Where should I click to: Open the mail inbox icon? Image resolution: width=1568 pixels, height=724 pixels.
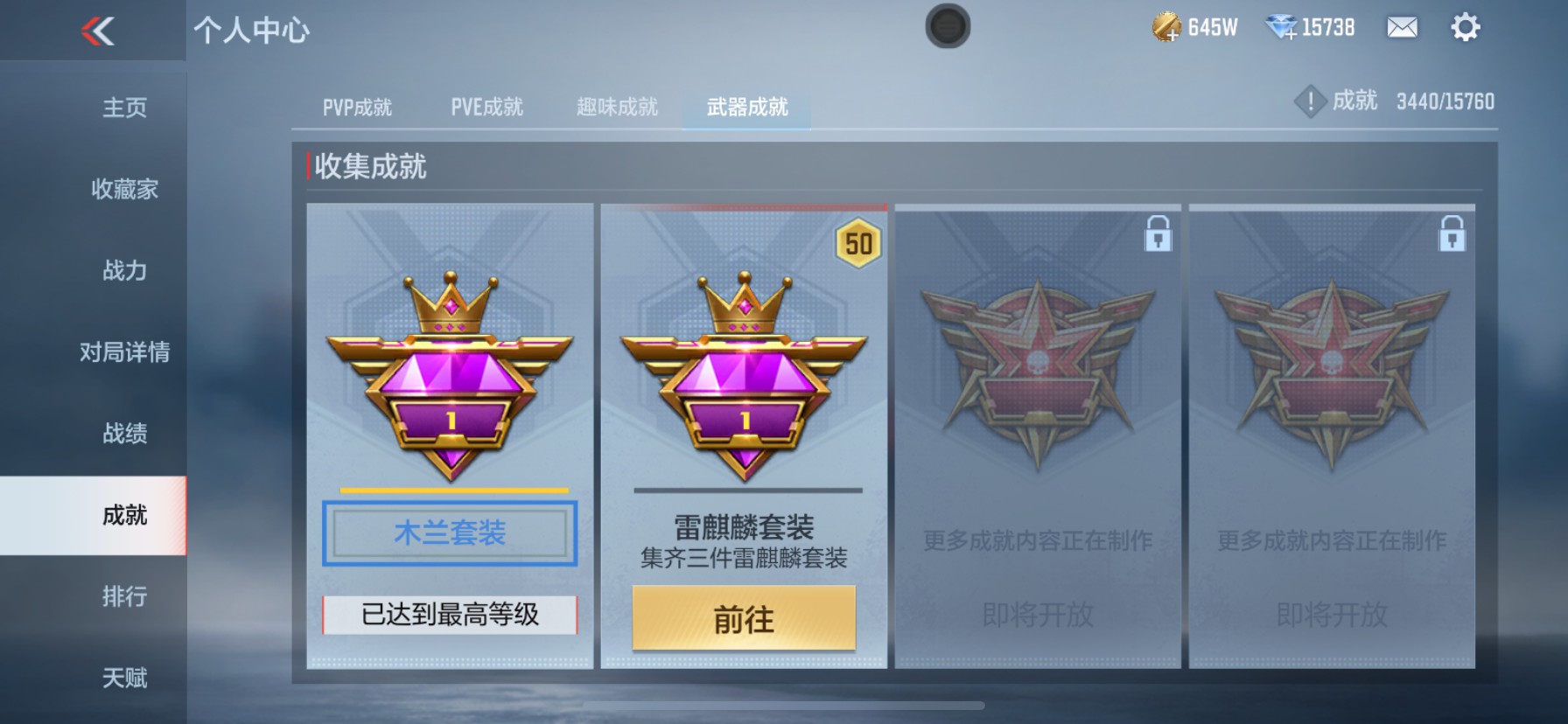coord(1401,28)
